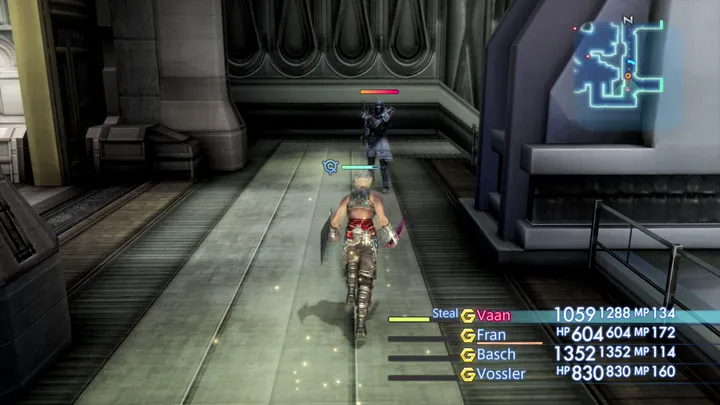Click Vaan's gambit G icon
Screen dimensions: 720x405
pos(467,315)
